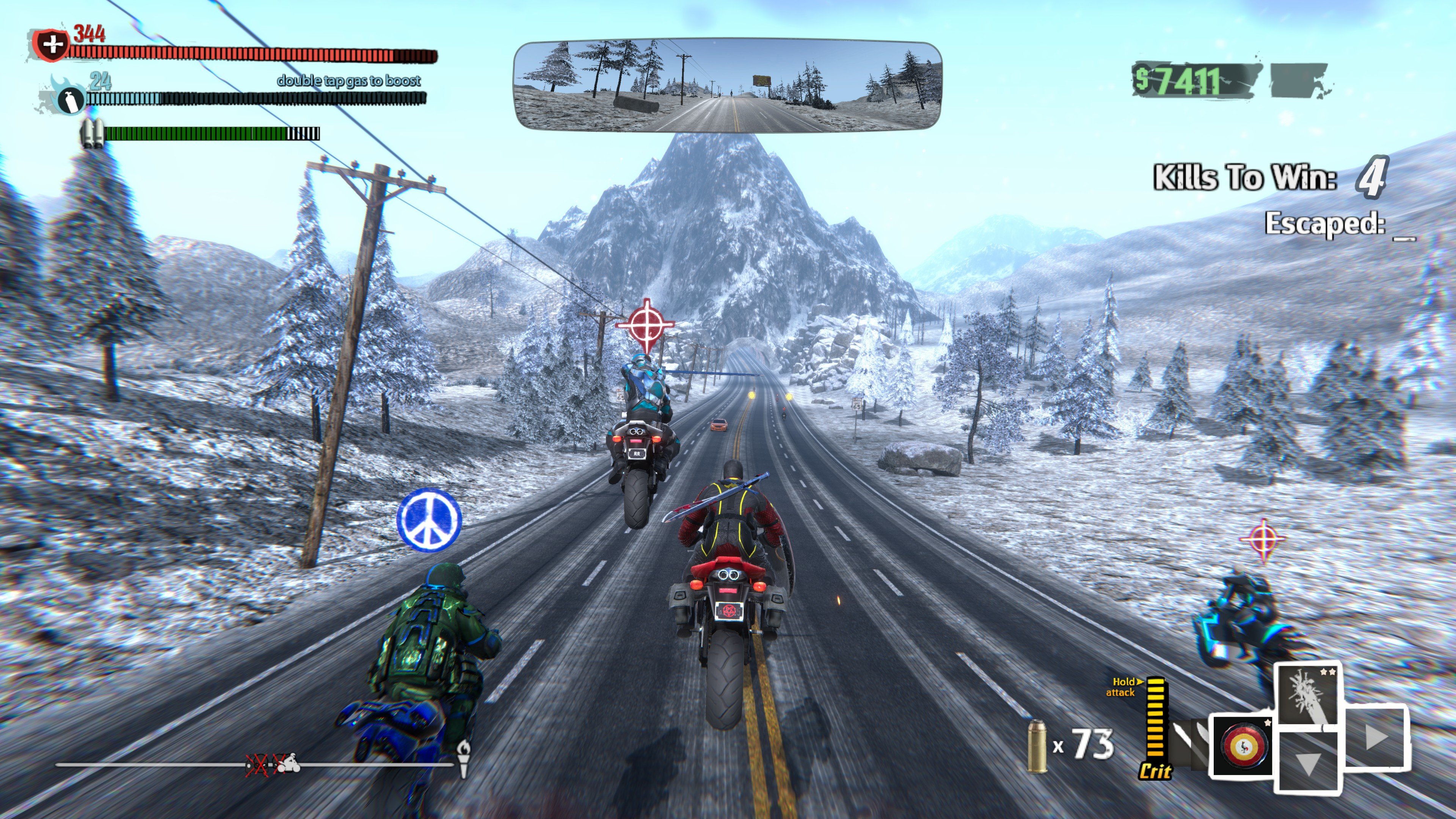Click the health shield cross icon
The image size is (1456, 819).
[x=52, y=44]
